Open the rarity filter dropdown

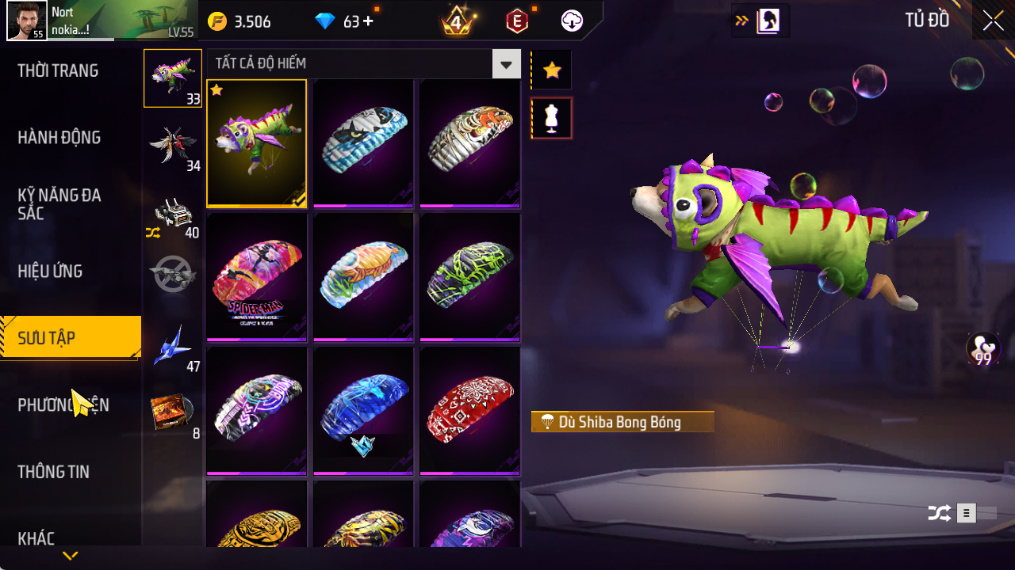(x=506, y=64)
